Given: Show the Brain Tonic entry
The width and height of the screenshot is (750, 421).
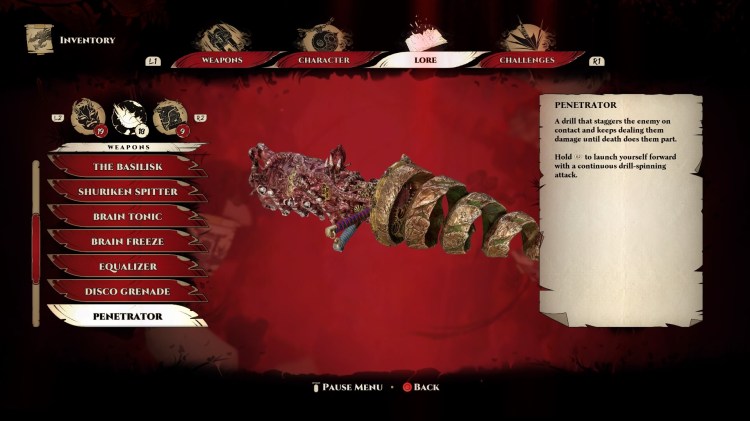Looking at the screenshot, I should click(128, 217).
